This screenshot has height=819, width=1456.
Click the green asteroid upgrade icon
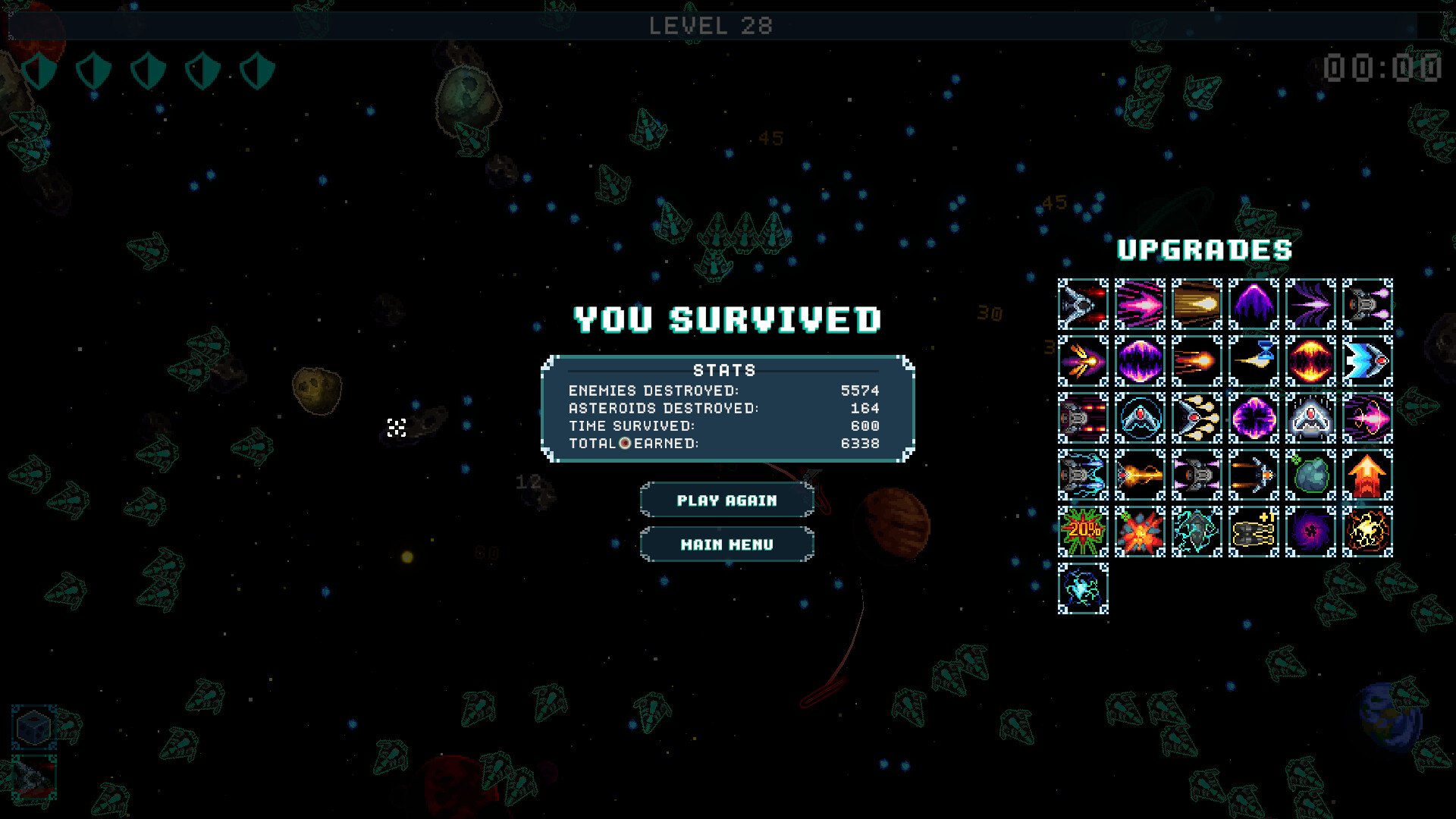point(1310,474)
